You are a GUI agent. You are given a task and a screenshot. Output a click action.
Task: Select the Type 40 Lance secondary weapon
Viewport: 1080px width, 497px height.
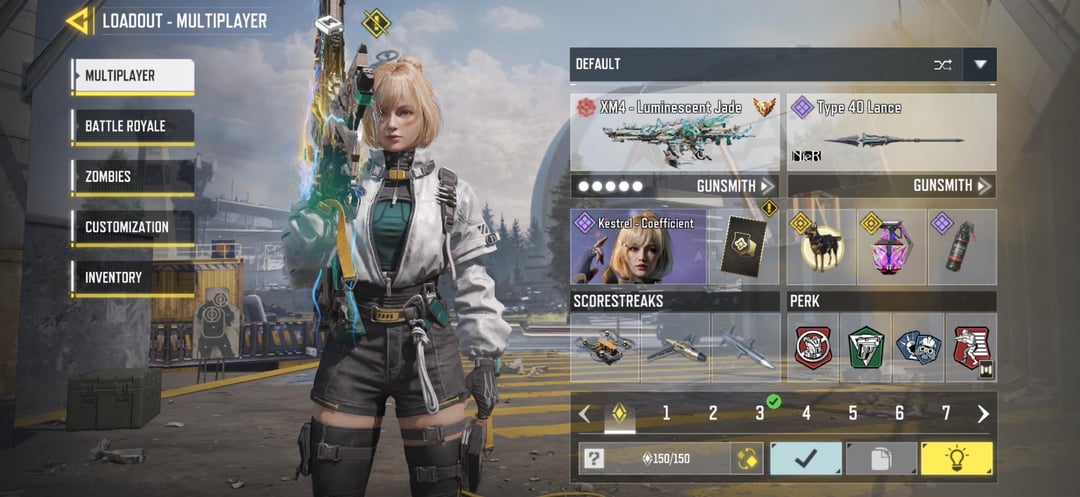coord(891,134)
